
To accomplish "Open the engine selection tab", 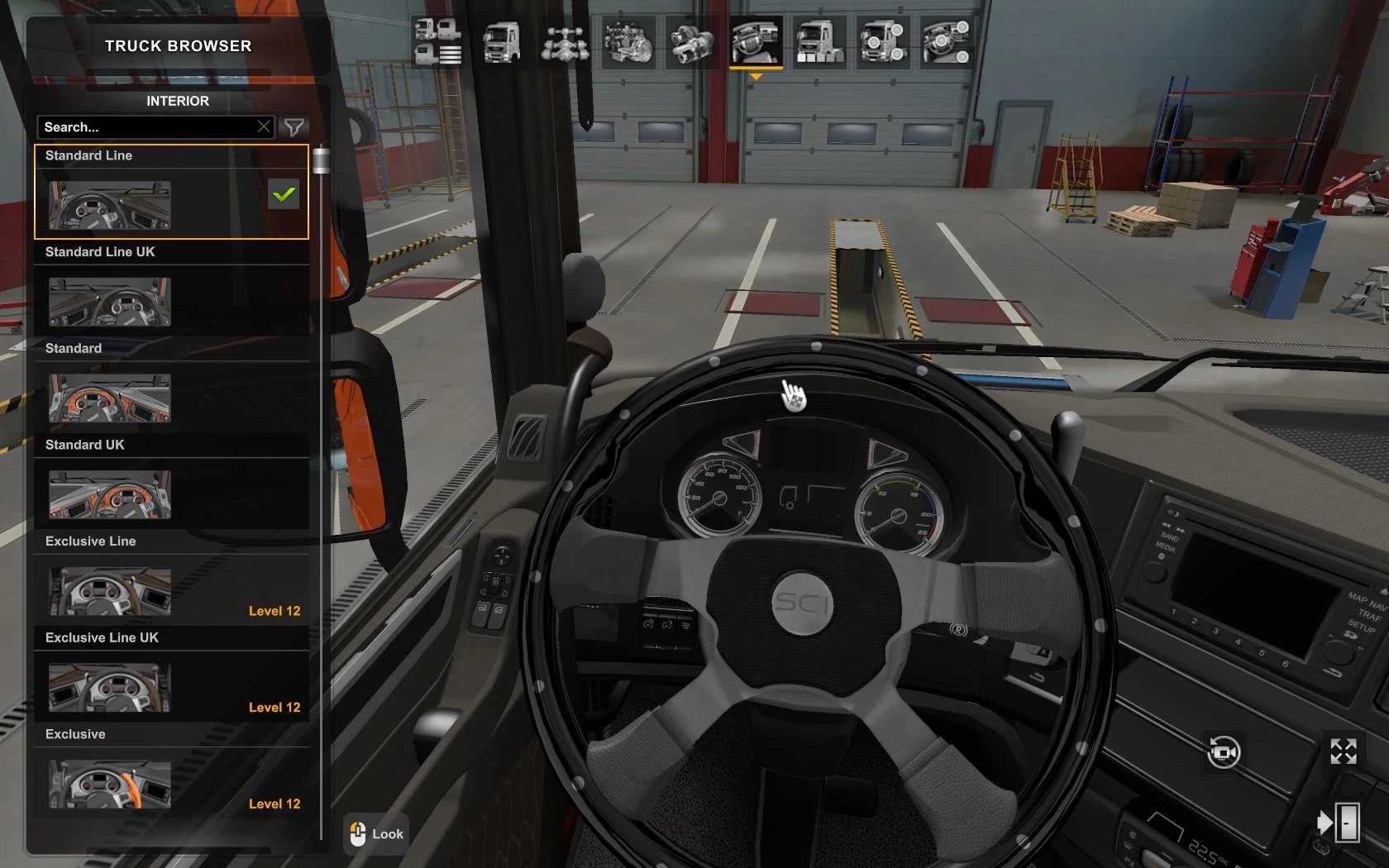I will (628, 41).
